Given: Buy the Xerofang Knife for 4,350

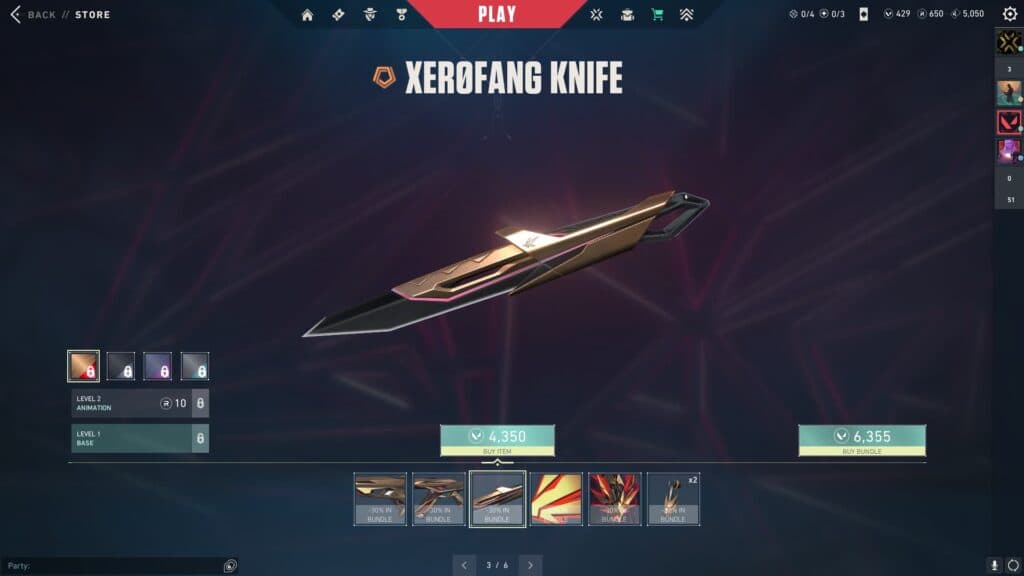Looking at the screenshot, I should [497, 440].
